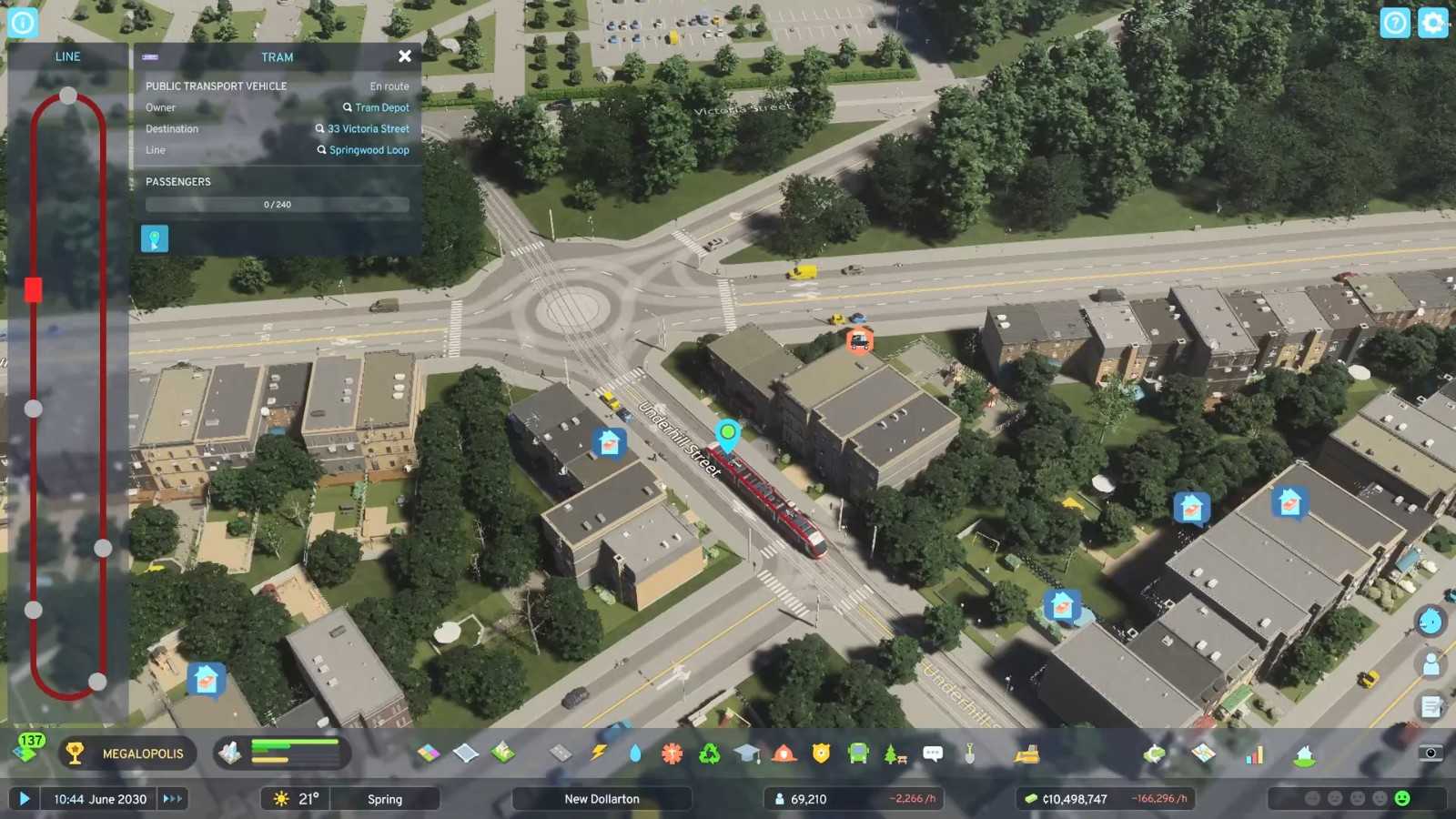Open the zones tool
The height and width of the screenshot is (819, 1456).
pyautogui.click(x=429, y=753)
